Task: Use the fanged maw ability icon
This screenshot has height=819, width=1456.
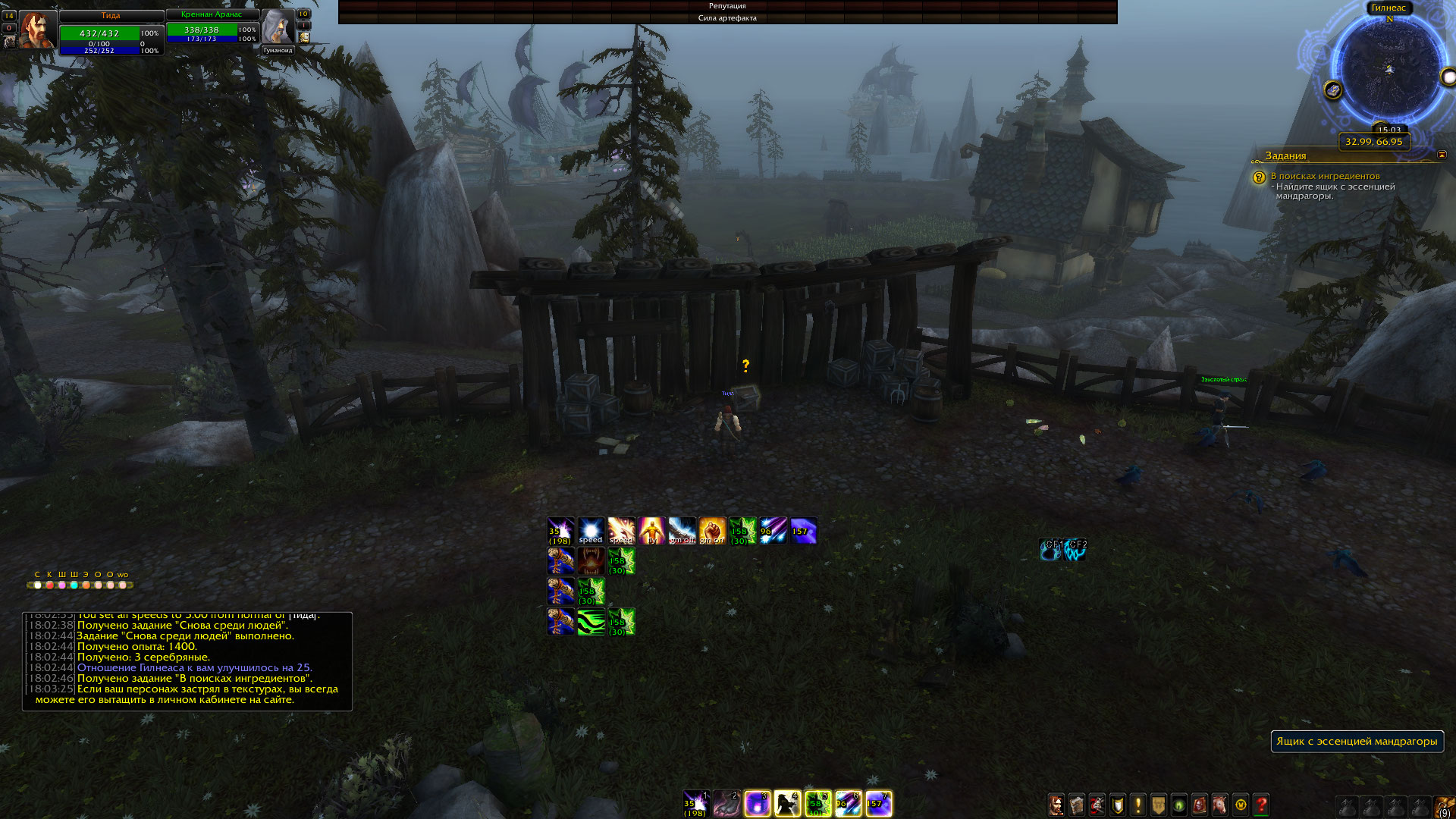Action: [x=591, y=561]
